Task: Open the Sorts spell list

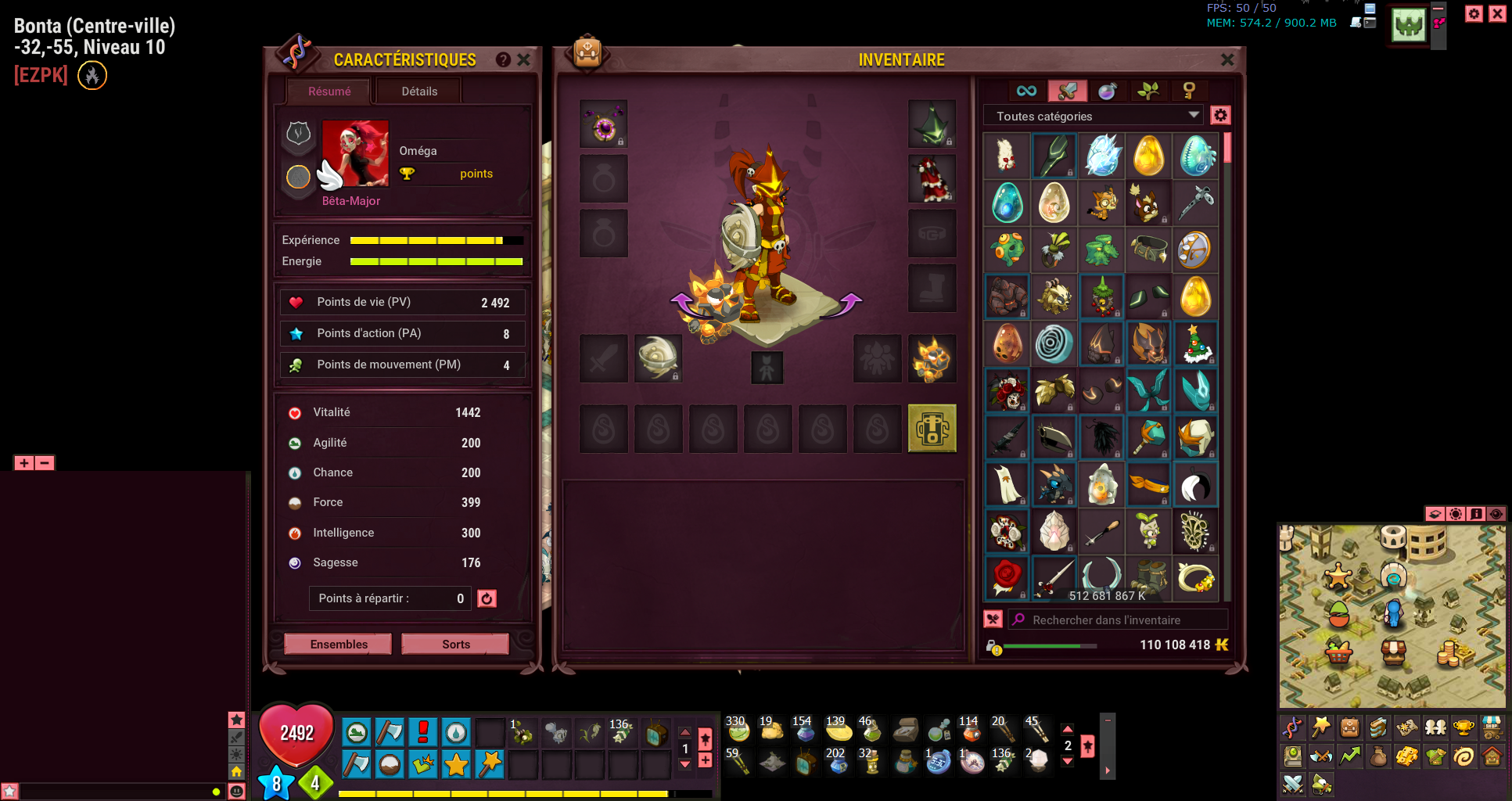Action: click(x=455, y=644)
